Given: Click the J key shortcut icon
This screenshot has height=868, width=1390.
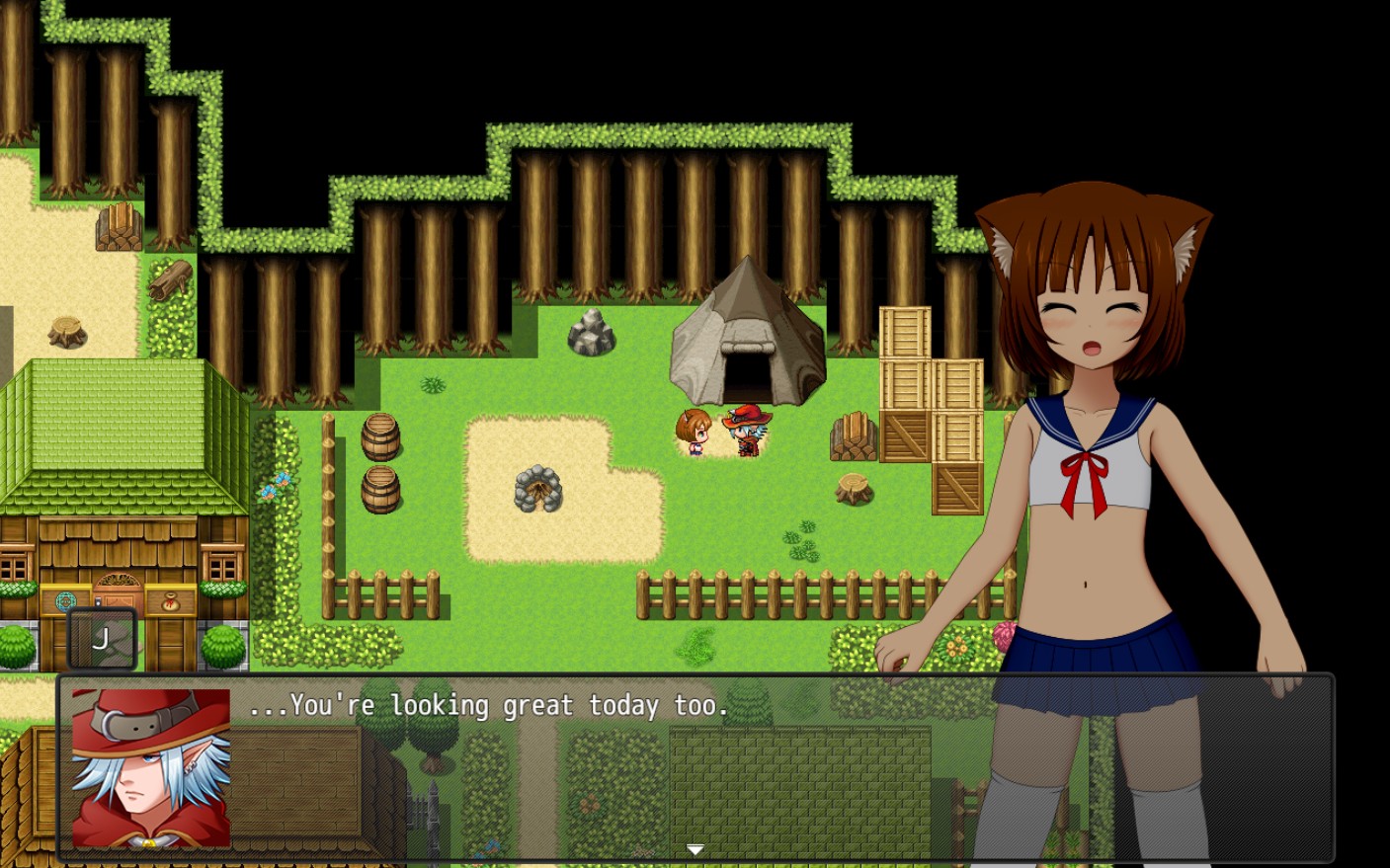Looking at the screenshot, I should coord(102,637).
